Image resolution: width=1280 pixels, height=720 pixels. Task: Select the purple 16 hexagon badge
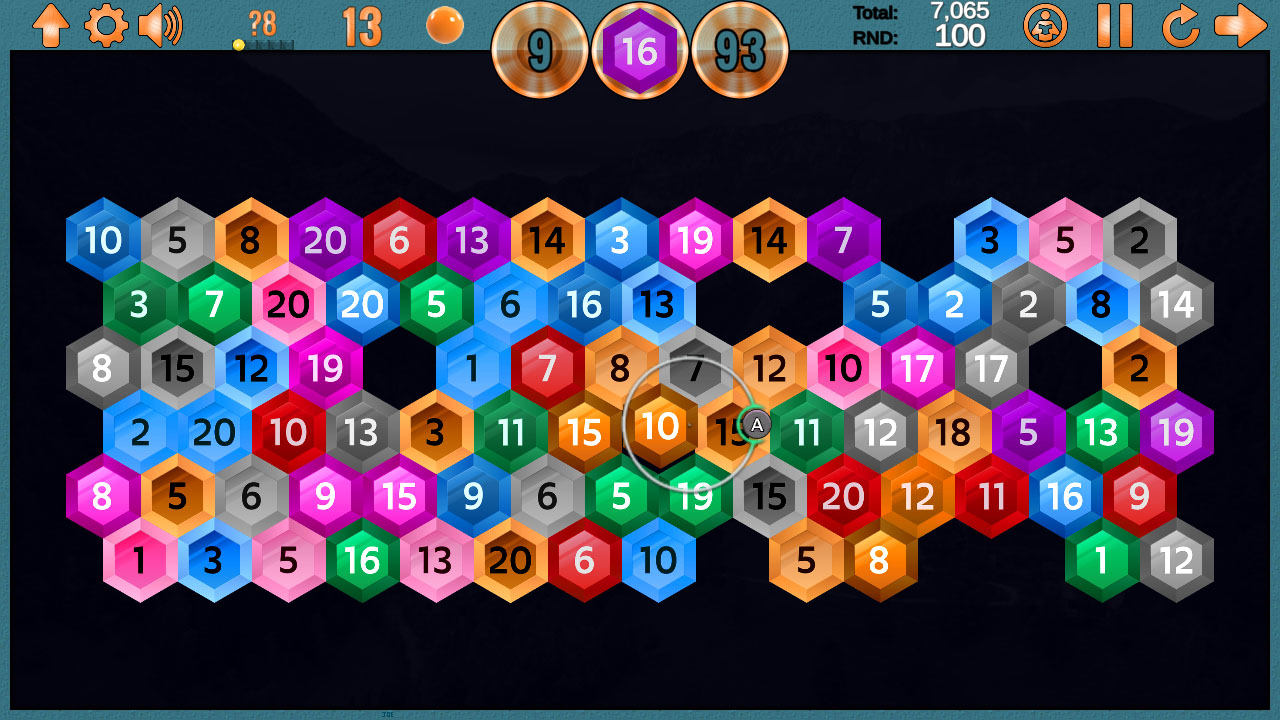[641, 49]
